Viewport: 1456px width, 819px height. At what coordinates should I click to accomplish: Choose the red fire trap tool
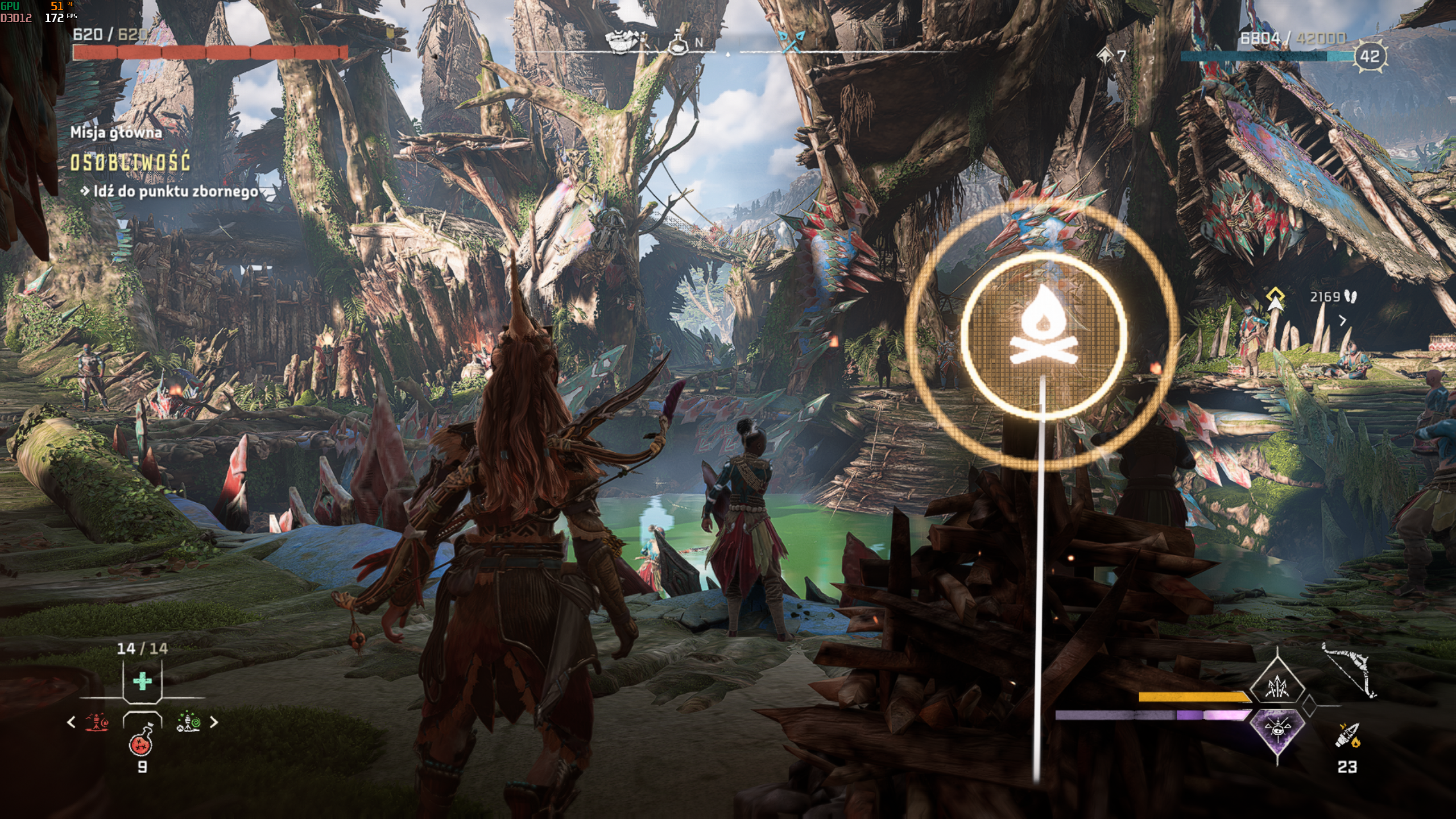tap(97, 722)
